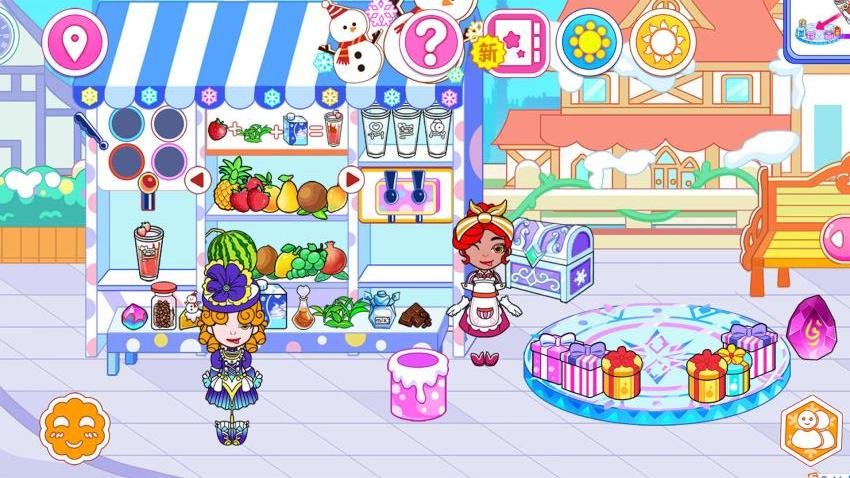Tap the yellow sunflower button
This screenshot has height=478, width=850.
[663, 41]
